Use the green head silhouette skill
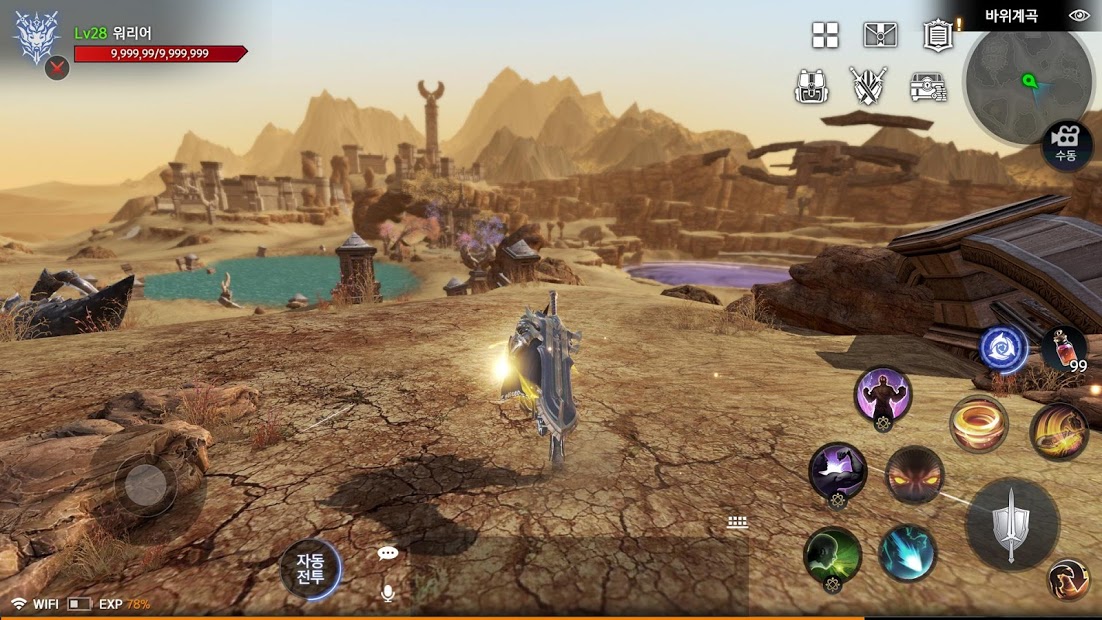 tap(832, 555)
